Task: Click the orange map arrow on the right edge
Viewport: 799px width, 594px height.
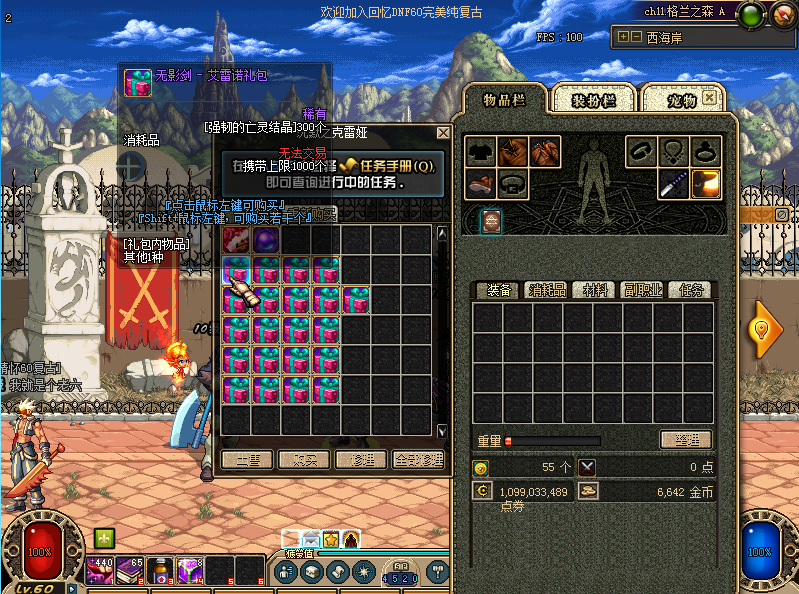Action: [767, 329]
